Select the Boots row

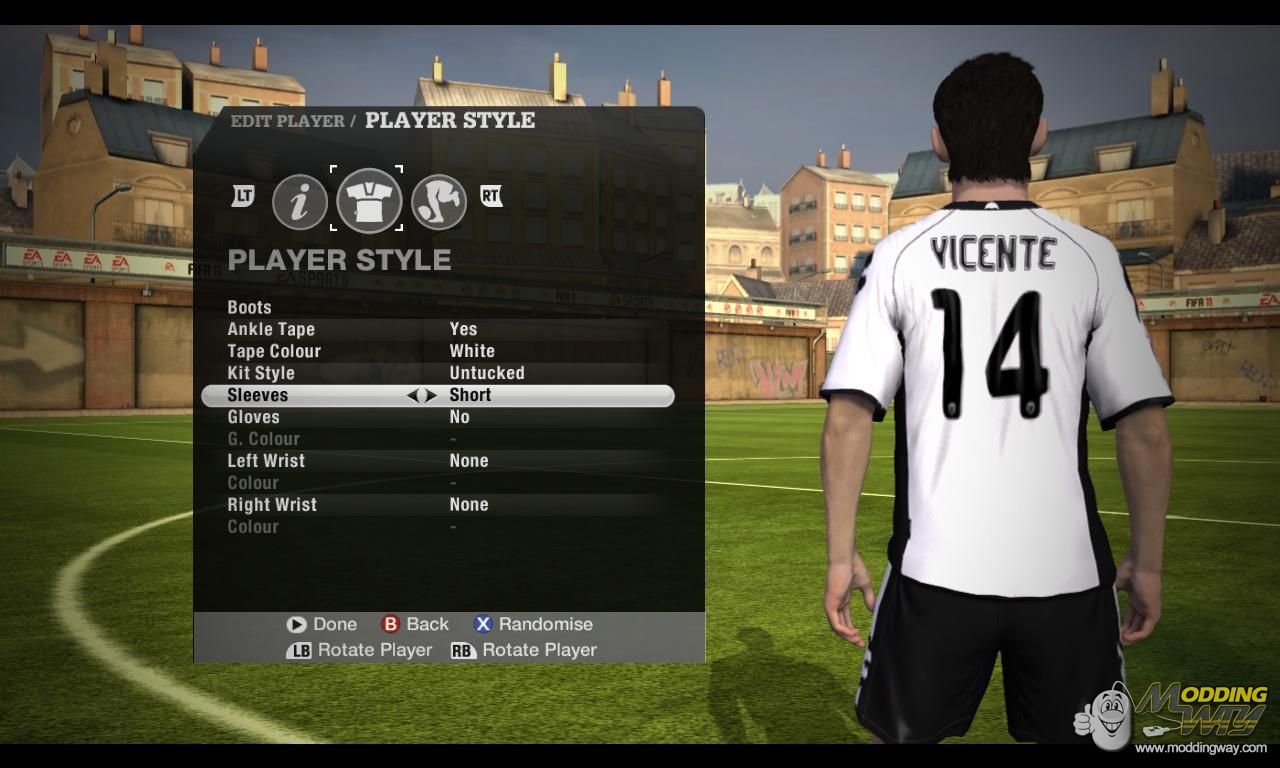click(250, 307)
